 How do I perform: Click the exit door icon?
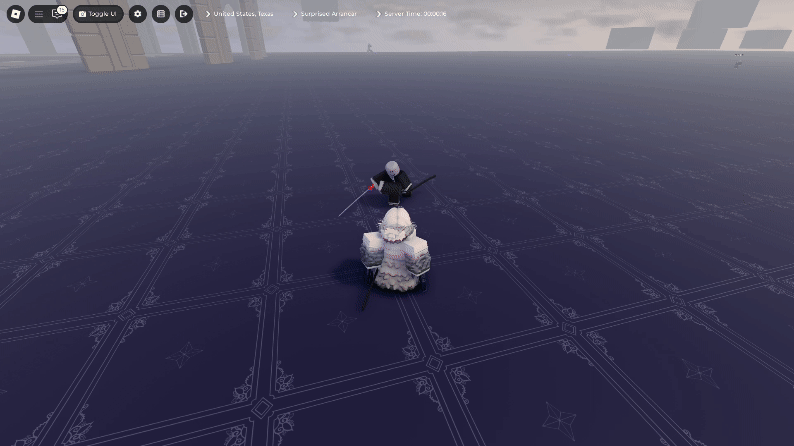coord(184,14)
